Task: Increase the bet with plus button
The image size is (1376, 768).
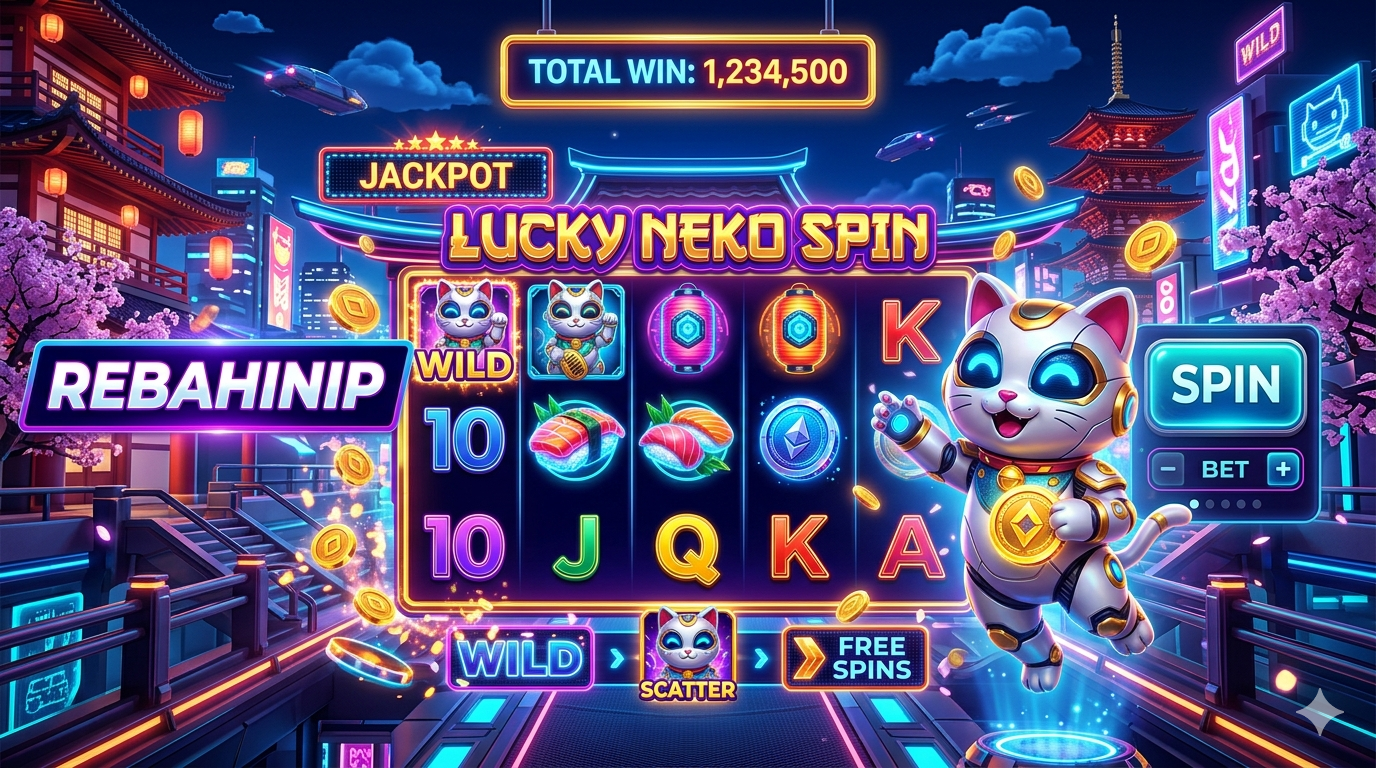Action: pos(1284,468)
